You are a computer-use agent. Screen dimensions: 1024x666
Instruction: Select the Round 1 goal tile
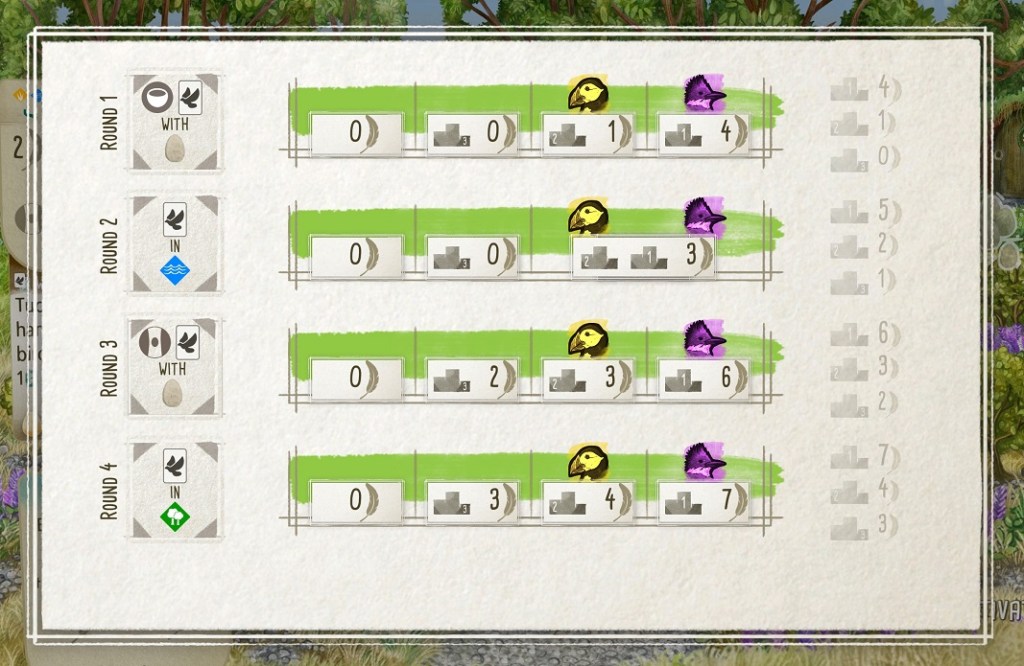point(175,122)
